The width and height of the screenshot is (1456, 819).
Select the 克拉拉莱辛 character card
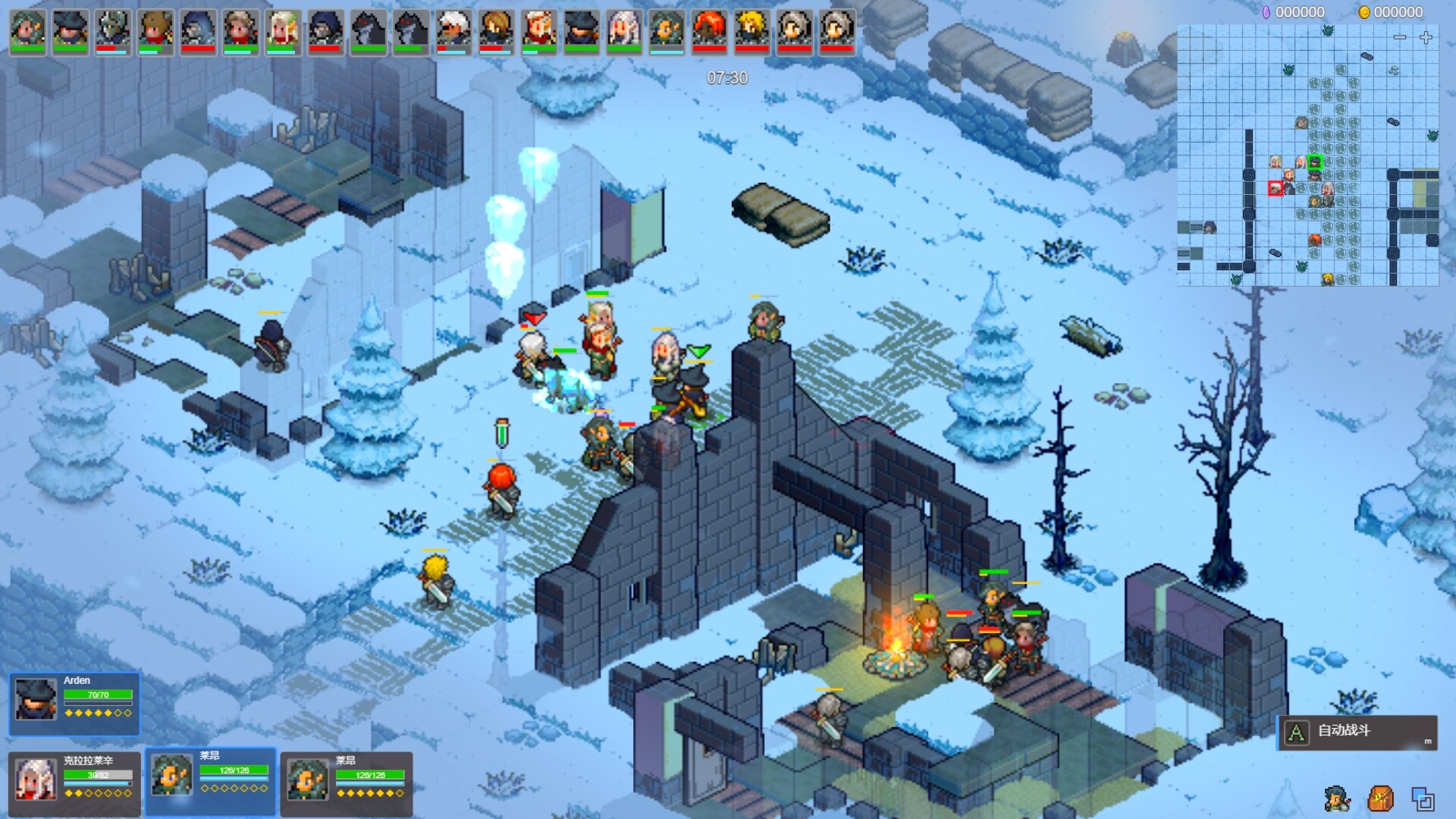point(74,783)
